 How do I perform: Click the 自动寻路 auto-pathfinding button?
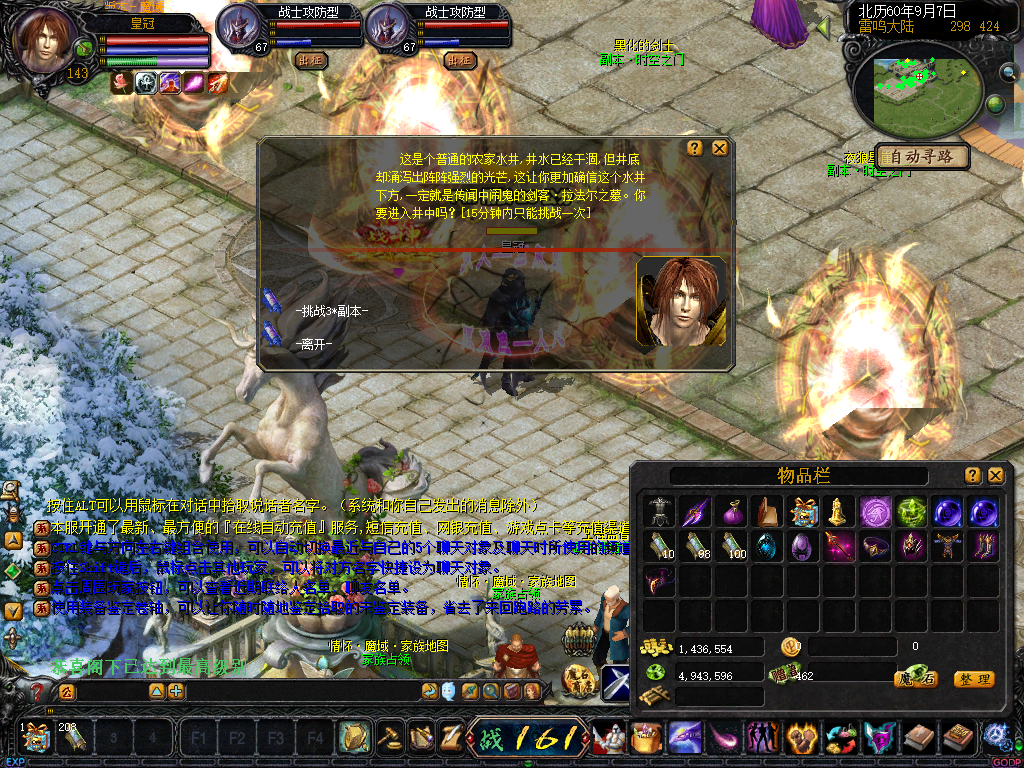coord(922,157)
